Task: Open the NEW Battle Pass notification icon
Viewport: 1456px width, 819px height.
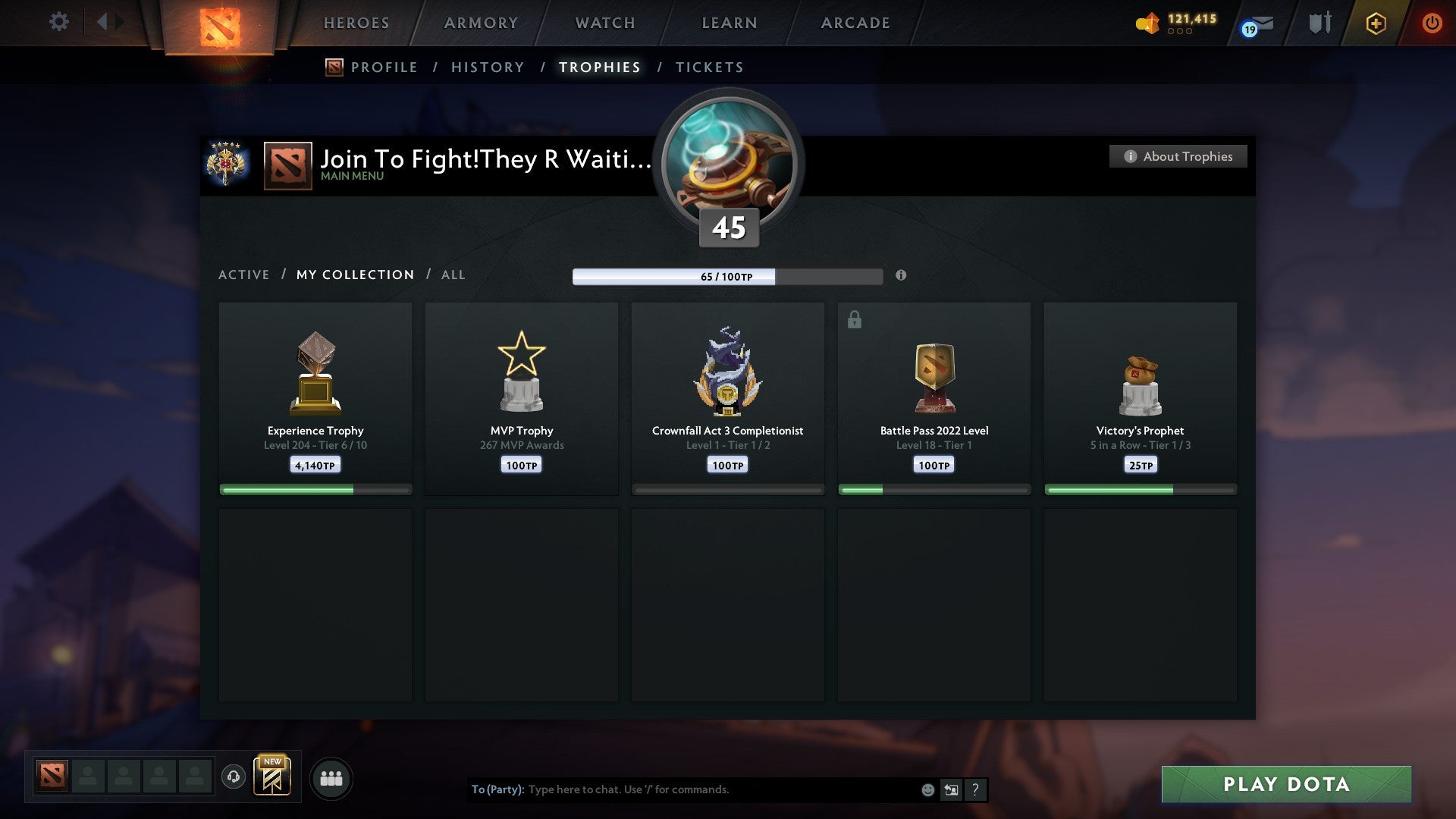Action: click(x=273, y=777)
